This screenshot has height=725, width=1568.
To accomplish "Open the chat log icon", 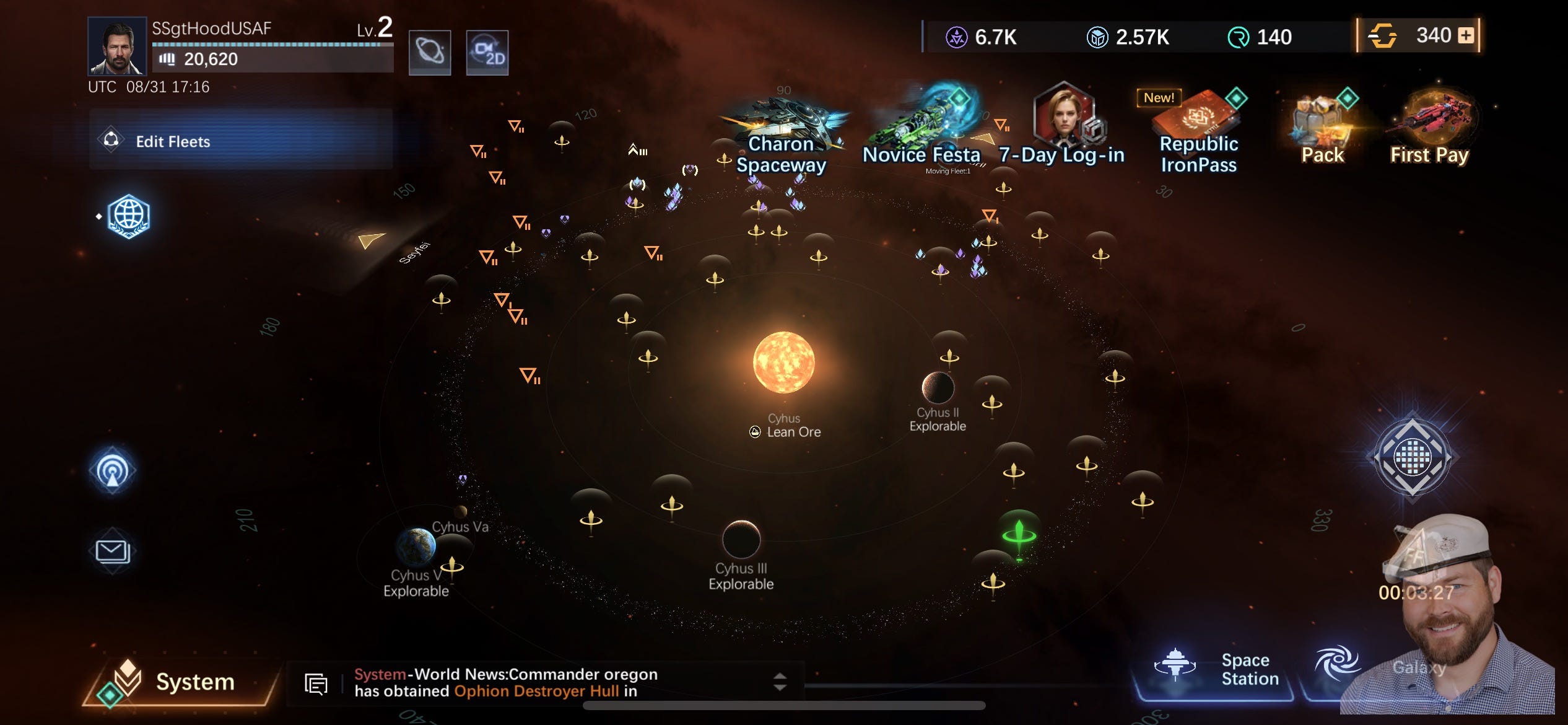I will 316,683.
